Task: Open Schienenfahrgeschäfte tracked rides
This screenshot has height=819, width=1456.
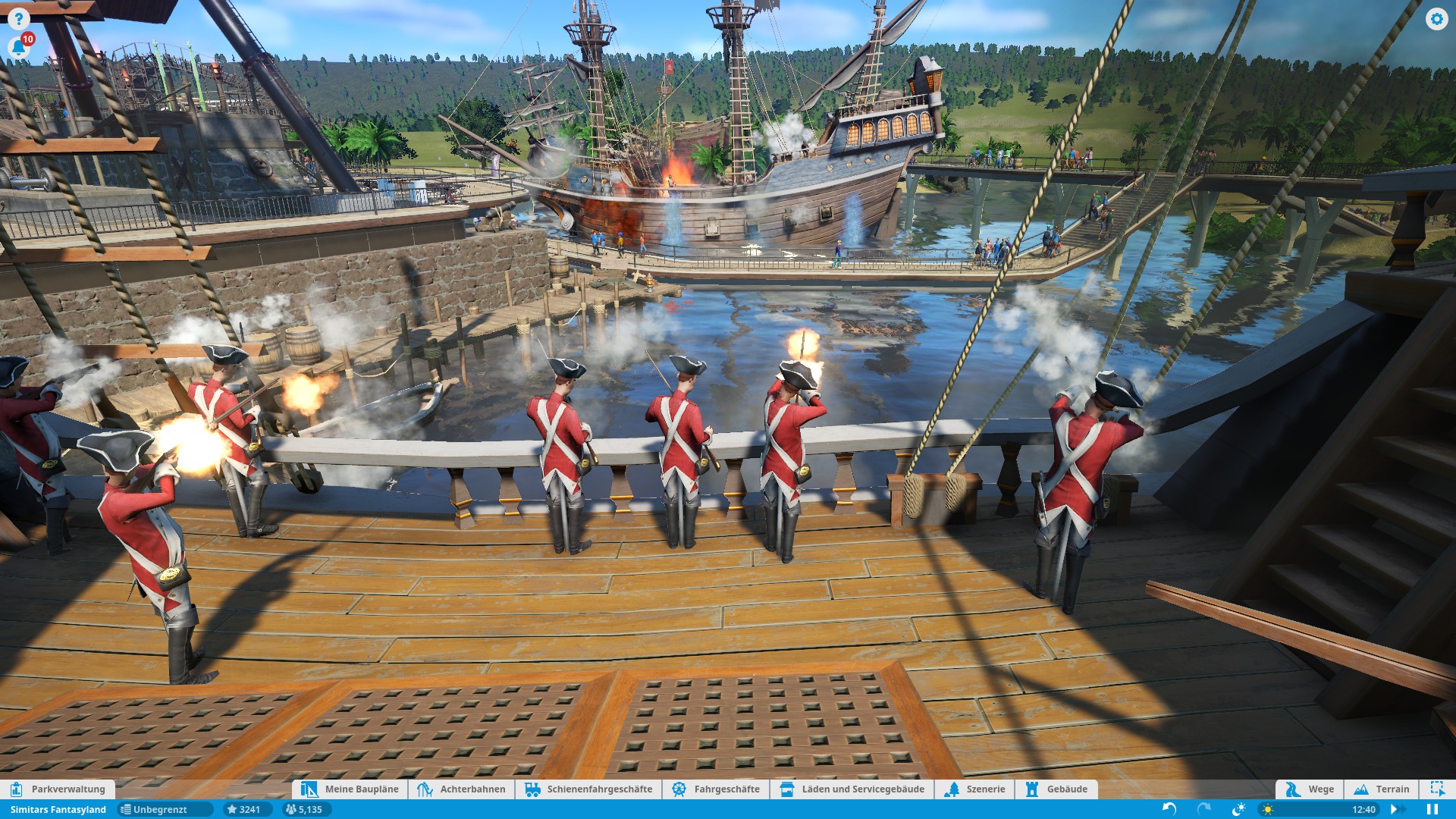Action: pyautogui.click(x=588, y=789)
